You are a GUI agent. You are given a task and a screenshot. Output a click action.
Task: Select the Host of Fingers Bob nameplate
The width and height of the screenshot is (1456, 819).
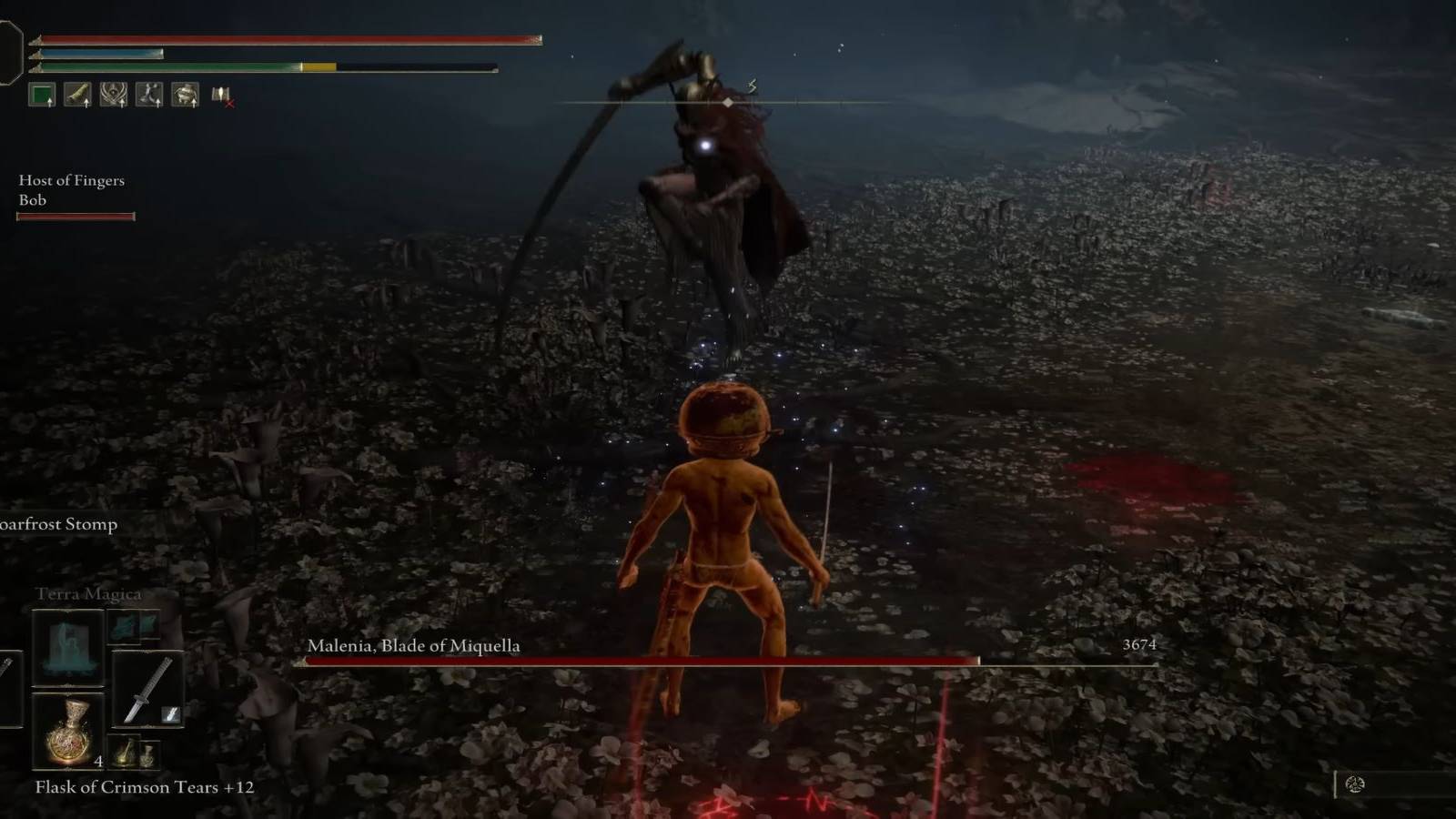point(70,189)
